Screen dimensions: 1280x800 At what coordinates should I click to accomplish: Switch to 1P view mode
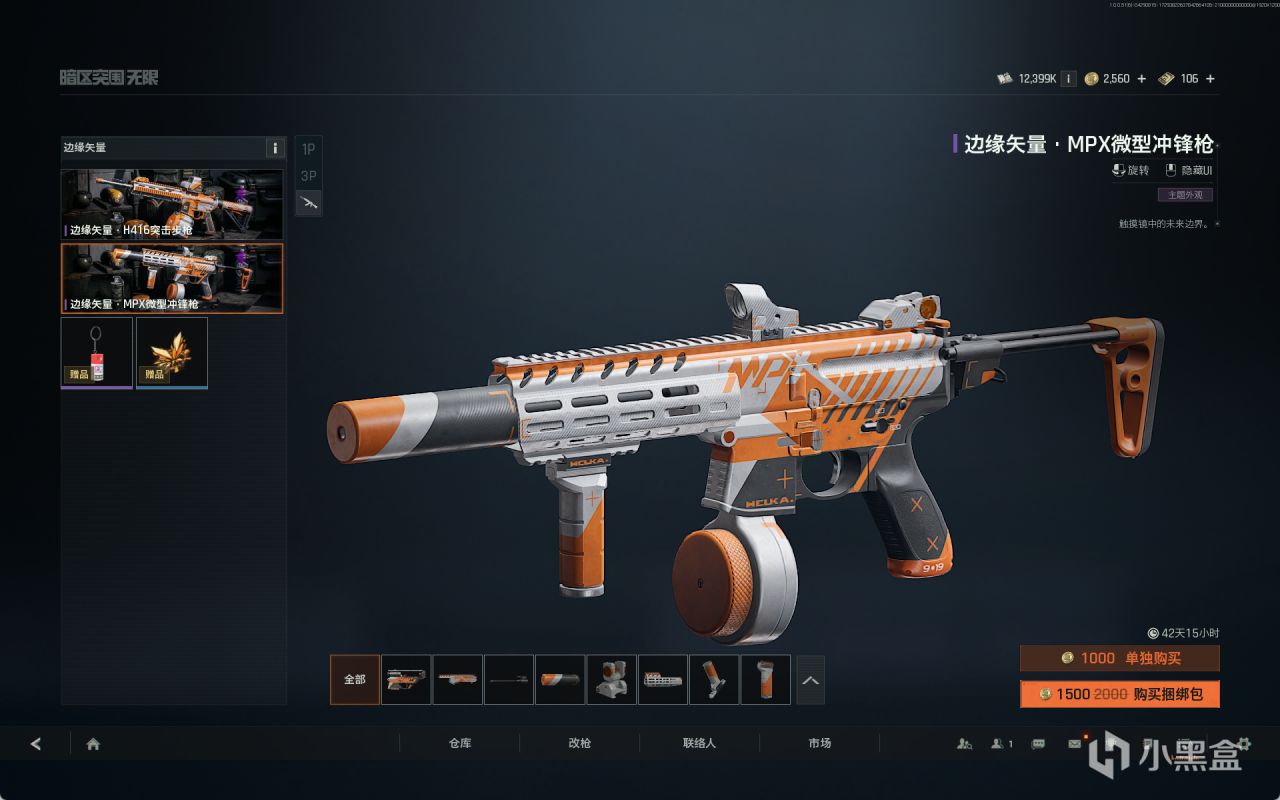coord(308,149)
